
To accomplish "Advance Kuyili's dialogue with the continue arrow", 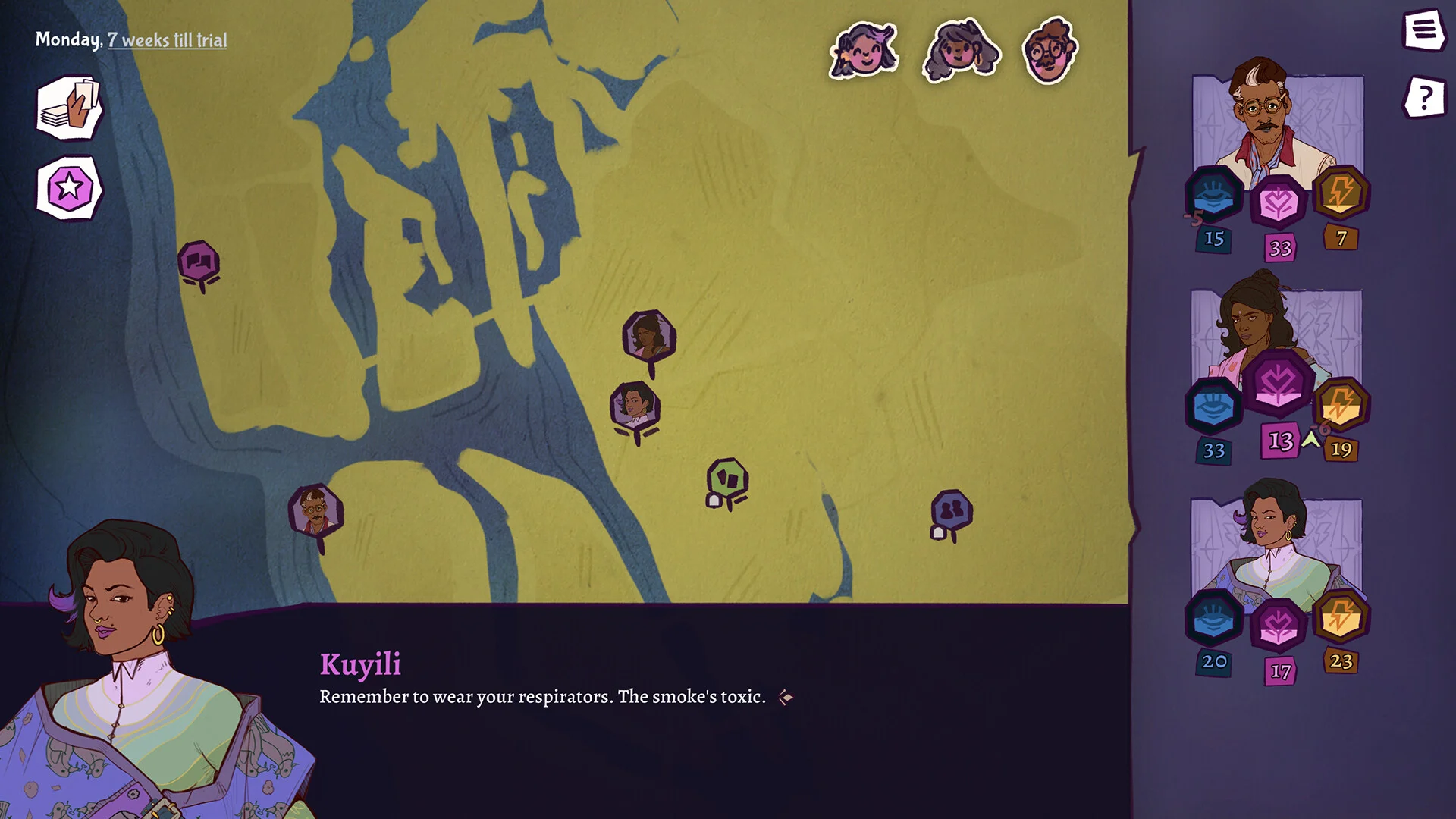I will point(786,697).
